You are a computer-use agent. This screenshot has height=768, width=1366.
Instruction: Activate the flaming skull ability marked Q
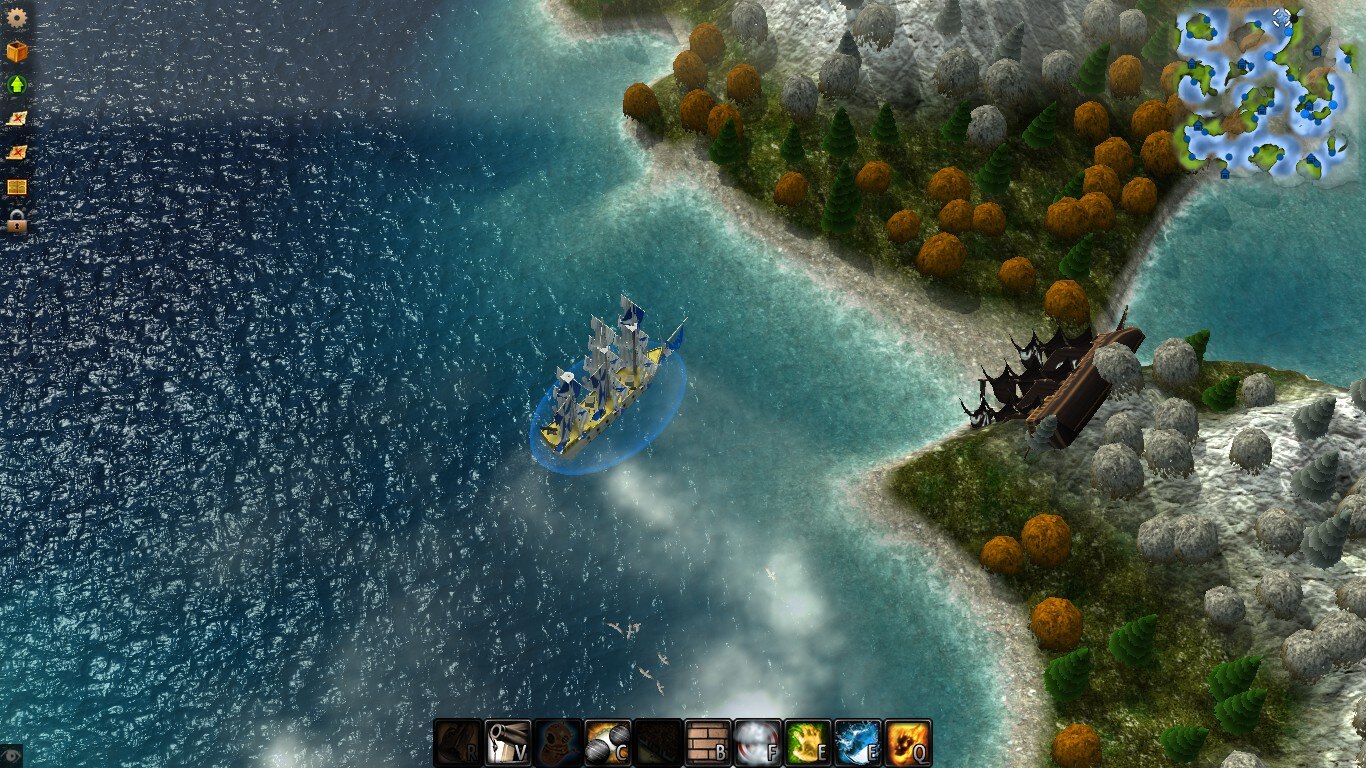point(908,743)
